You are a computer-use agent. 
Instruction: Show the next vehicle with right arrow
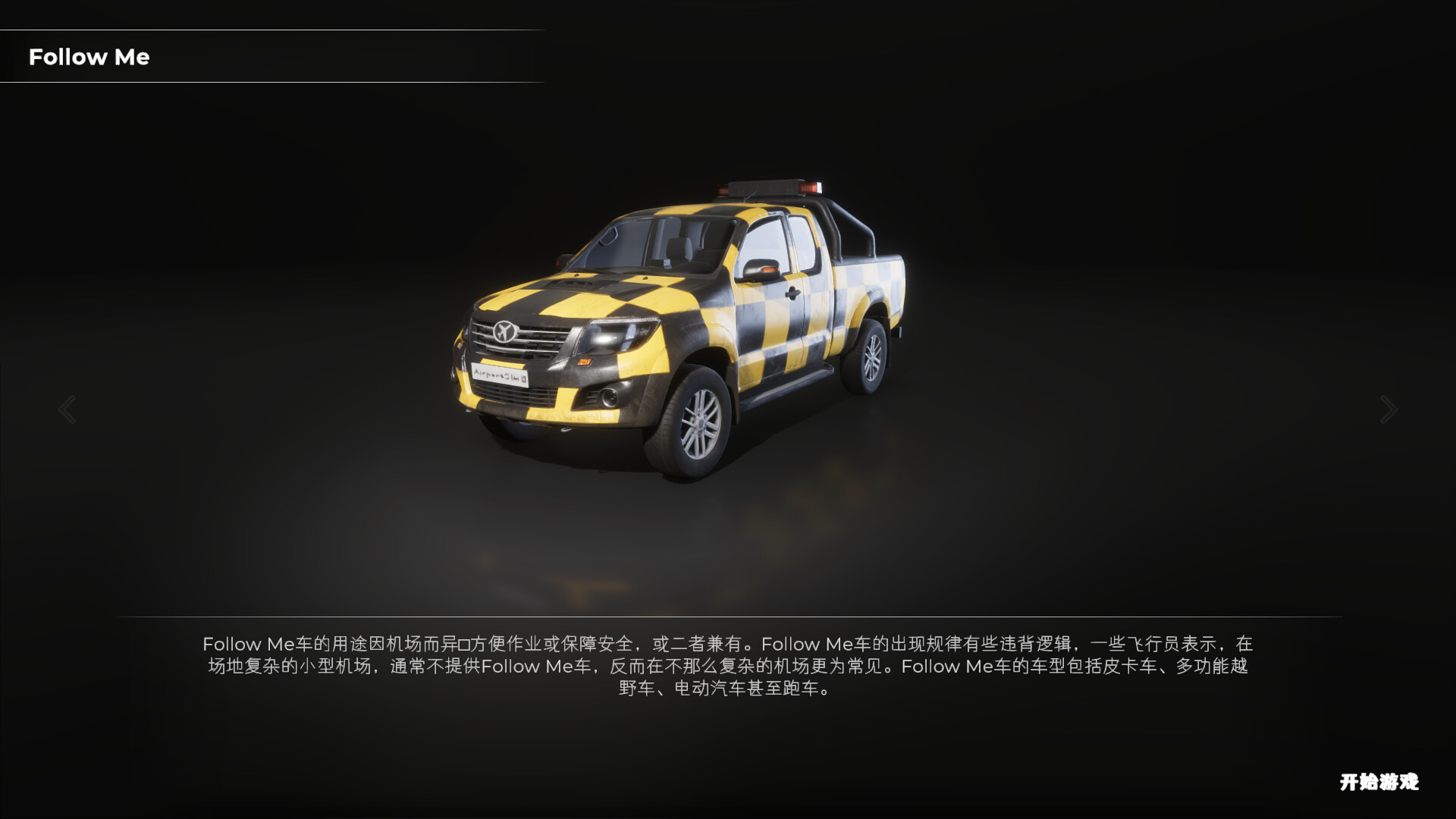[1389, 409]
